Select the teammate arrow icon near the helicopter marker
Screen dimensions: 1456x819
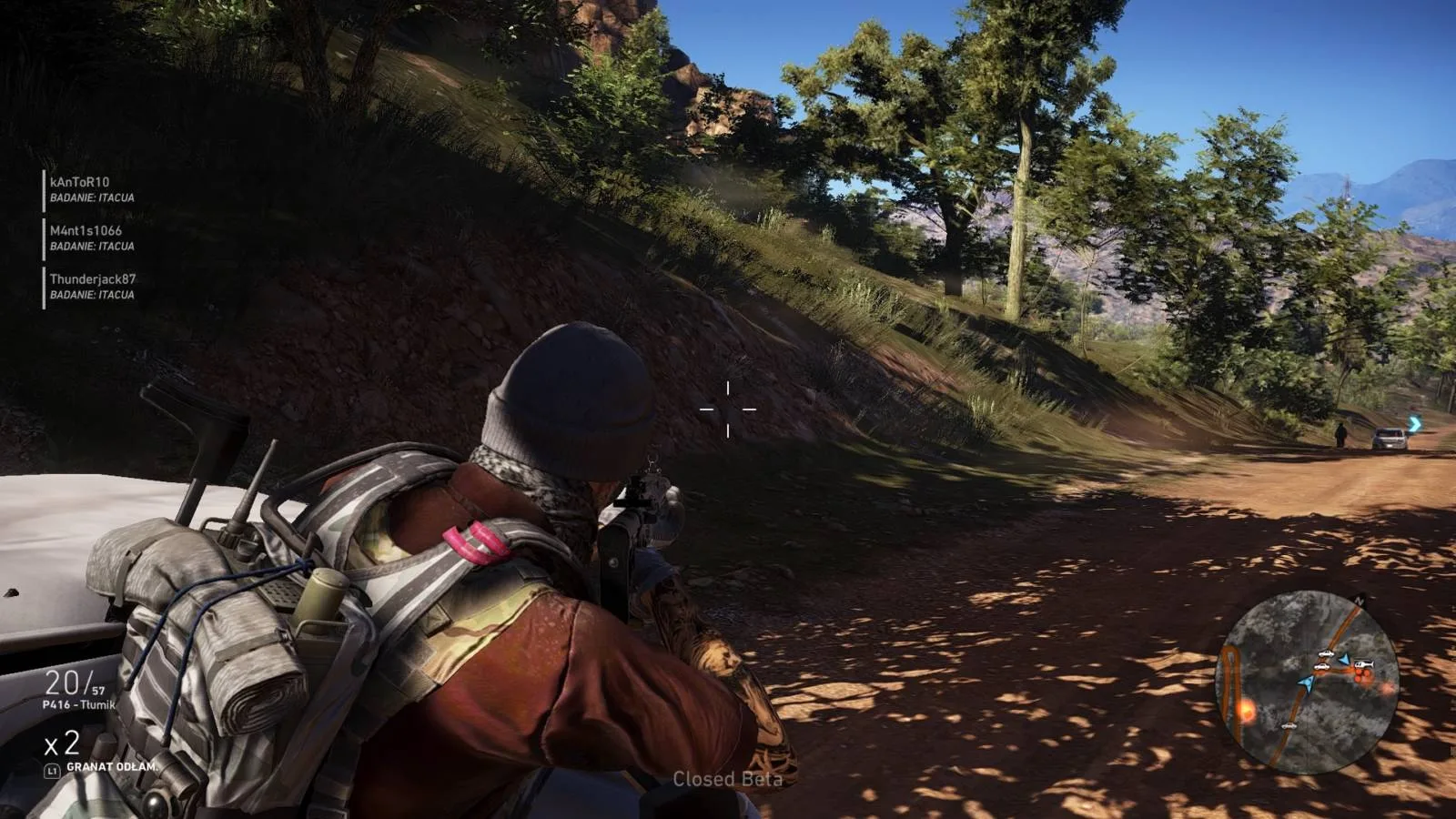(1344, 660)
